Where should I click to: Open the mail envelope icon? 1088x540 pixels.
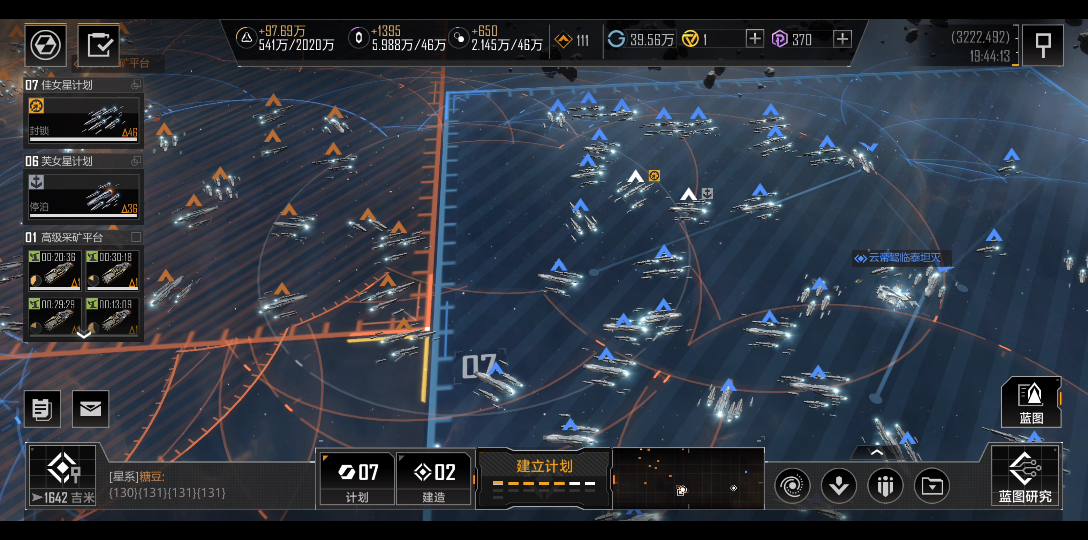pyautogui.click(x=90, y=408)
